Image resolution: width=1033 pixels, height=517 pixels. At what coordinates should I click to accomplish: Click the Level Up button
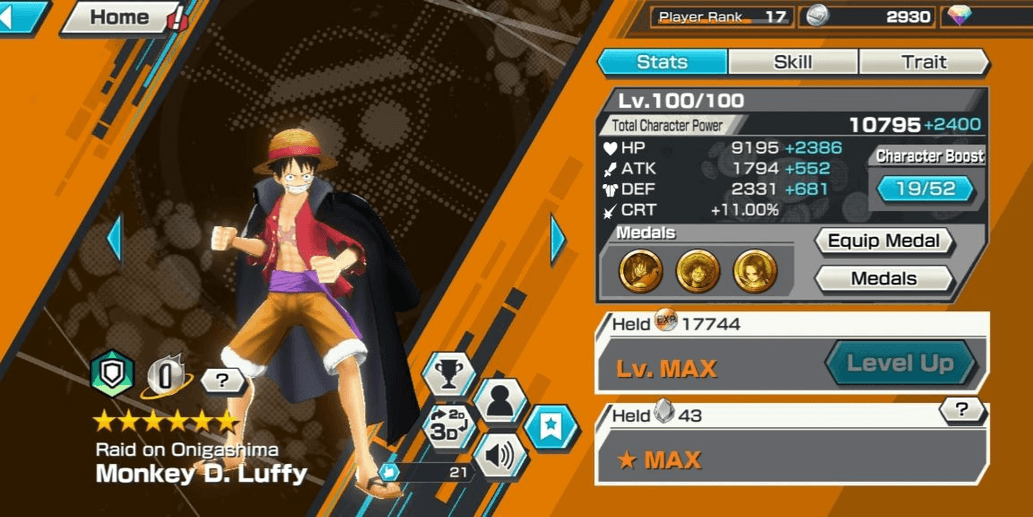pos(899,363)
